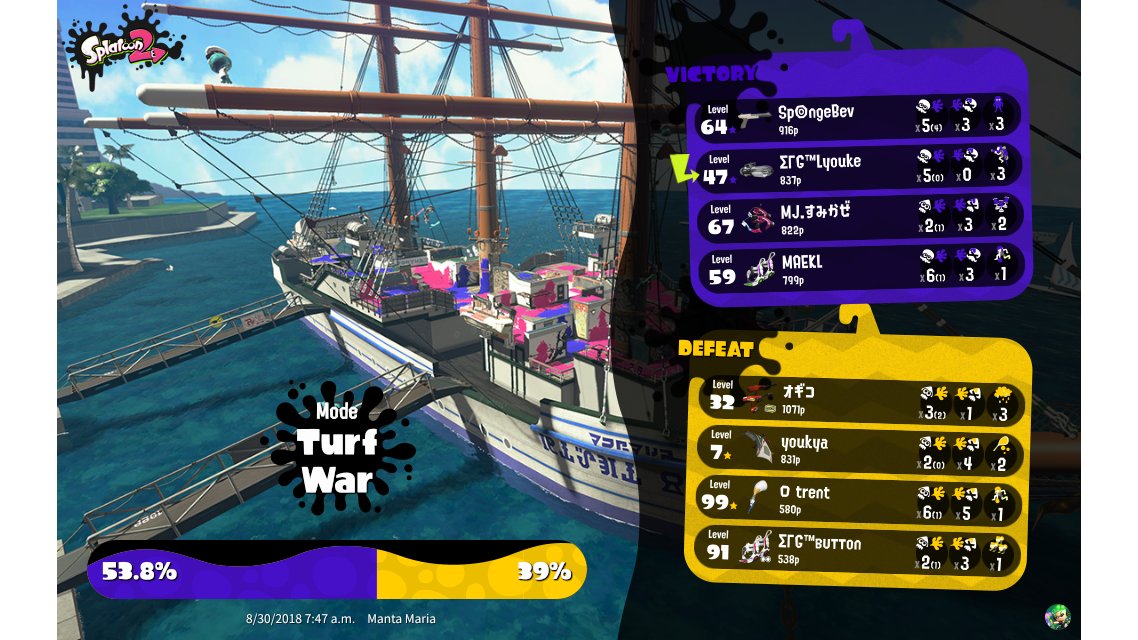This screenshot has width=1138, height=640.
Task: Open the level 67 MJ.すみかぜ player entry
Action: pyautogui.click(x=858, y=217)
